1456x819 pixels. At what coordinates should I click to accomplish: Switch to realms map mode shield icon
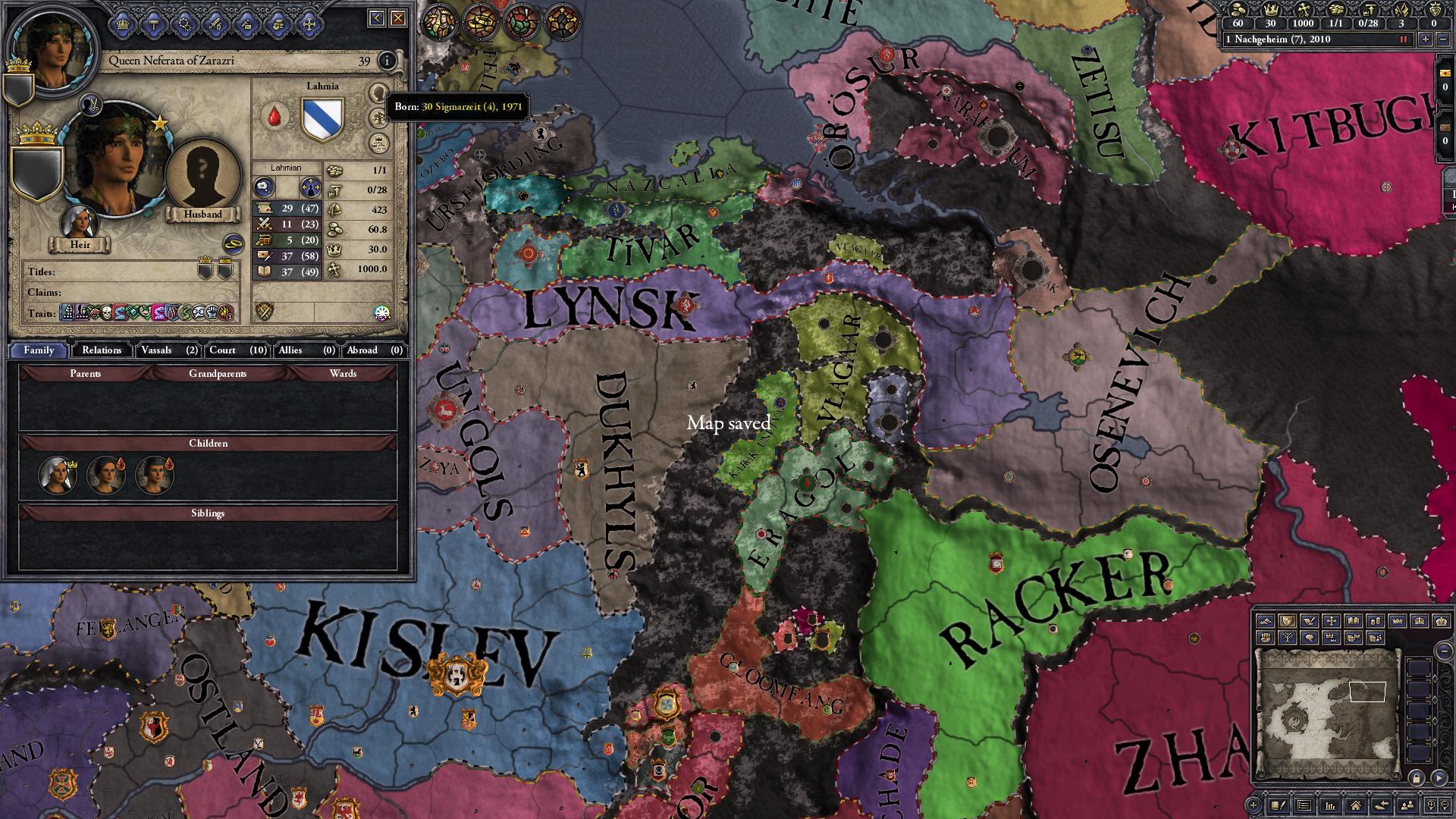(1288, 621)
